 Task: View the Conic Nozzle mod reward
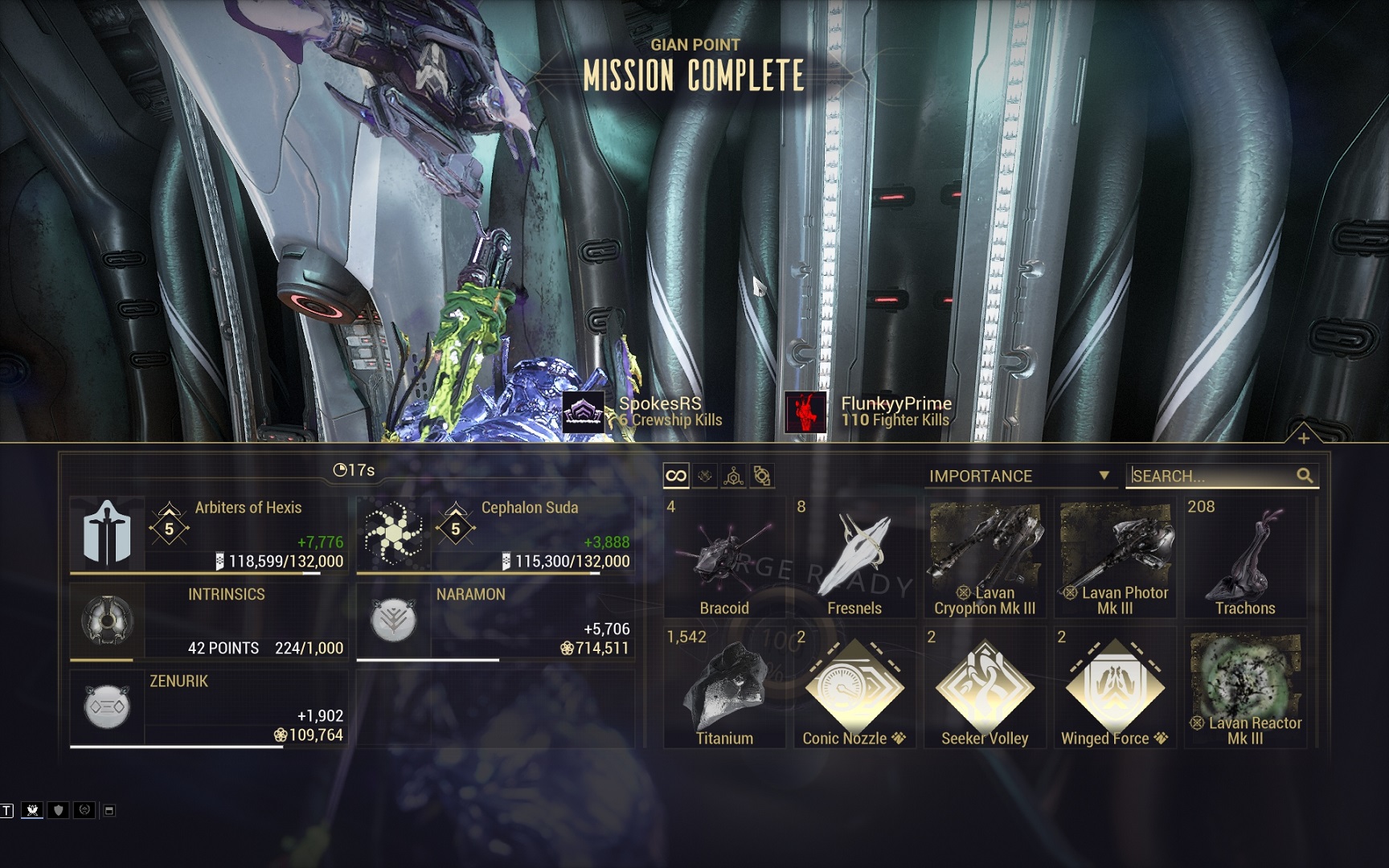[x=854, y=688]
